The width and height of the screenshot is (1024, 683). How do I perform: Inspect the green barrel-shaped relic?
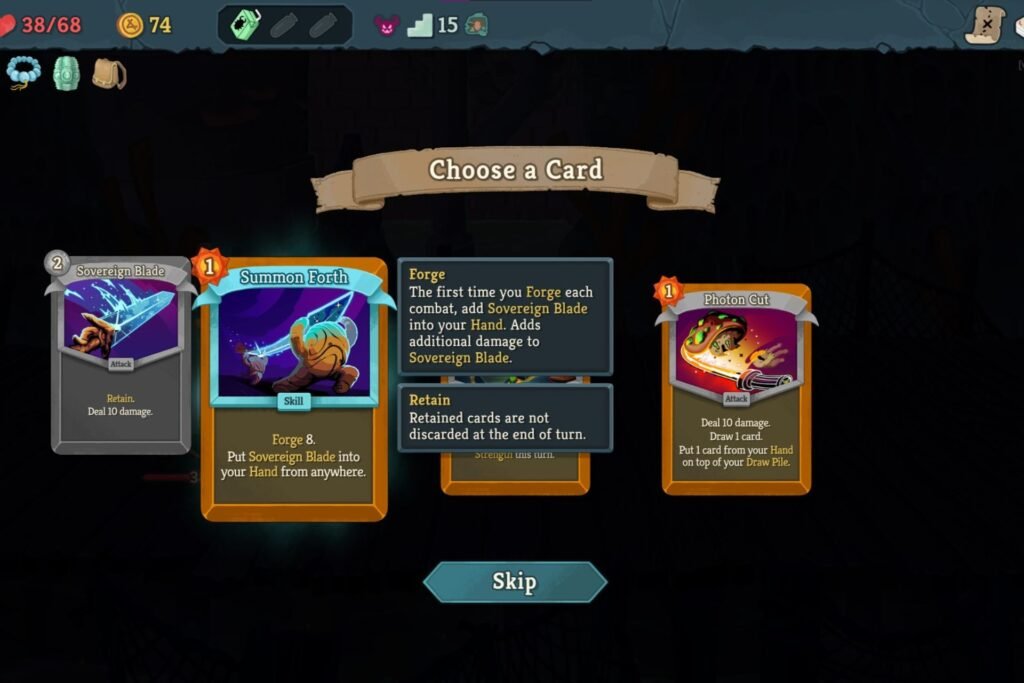click(x=66, y=73)
